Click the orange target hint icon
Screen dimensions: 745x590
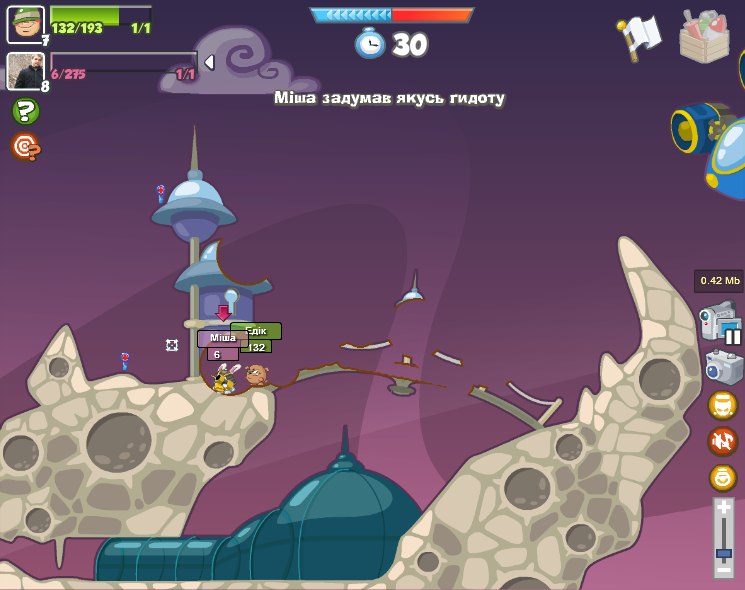(25, 147)
